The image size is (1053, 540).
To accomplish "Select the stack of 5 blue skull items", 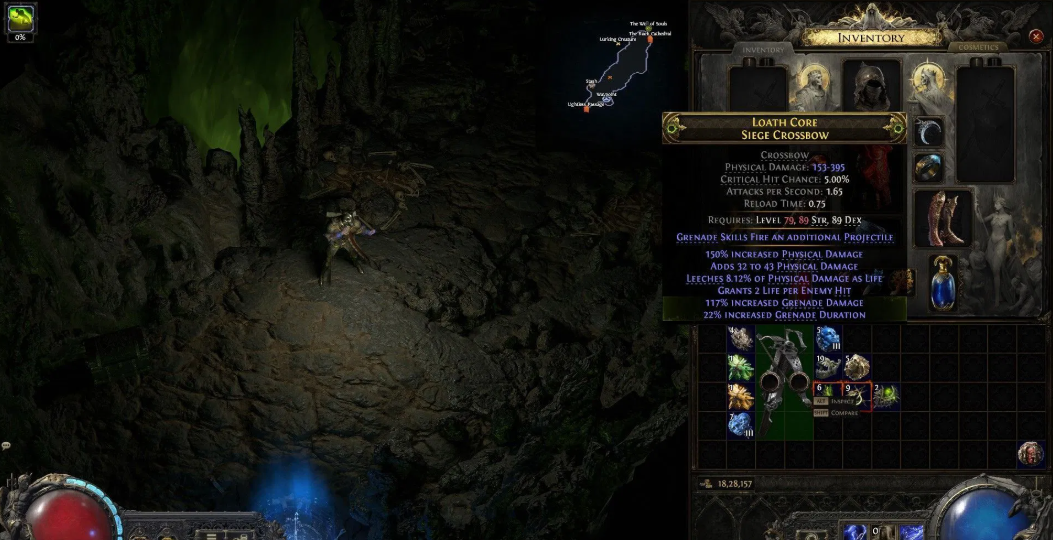I will point(828,339).
